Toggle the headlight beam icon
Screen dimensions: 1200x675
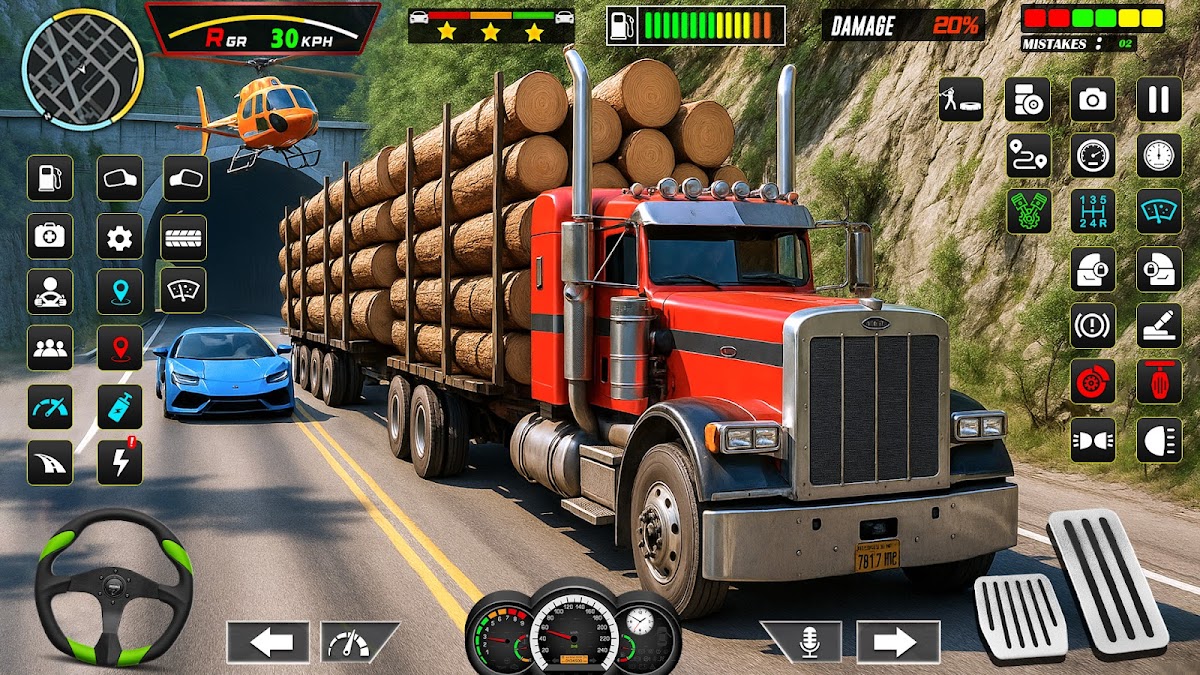1158,440
